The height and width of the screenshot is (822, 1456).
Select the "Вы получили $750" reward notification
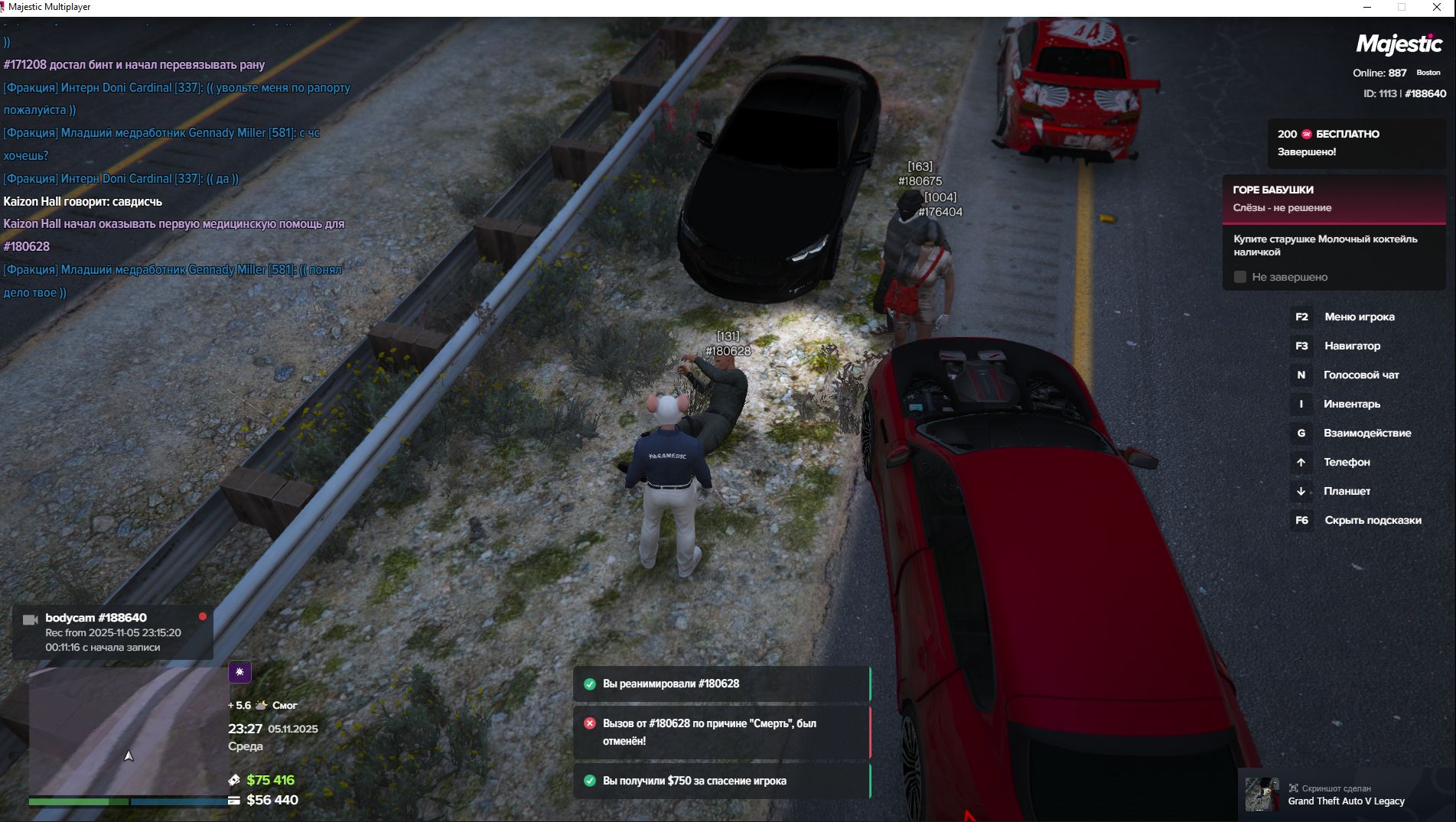(721, 781)
